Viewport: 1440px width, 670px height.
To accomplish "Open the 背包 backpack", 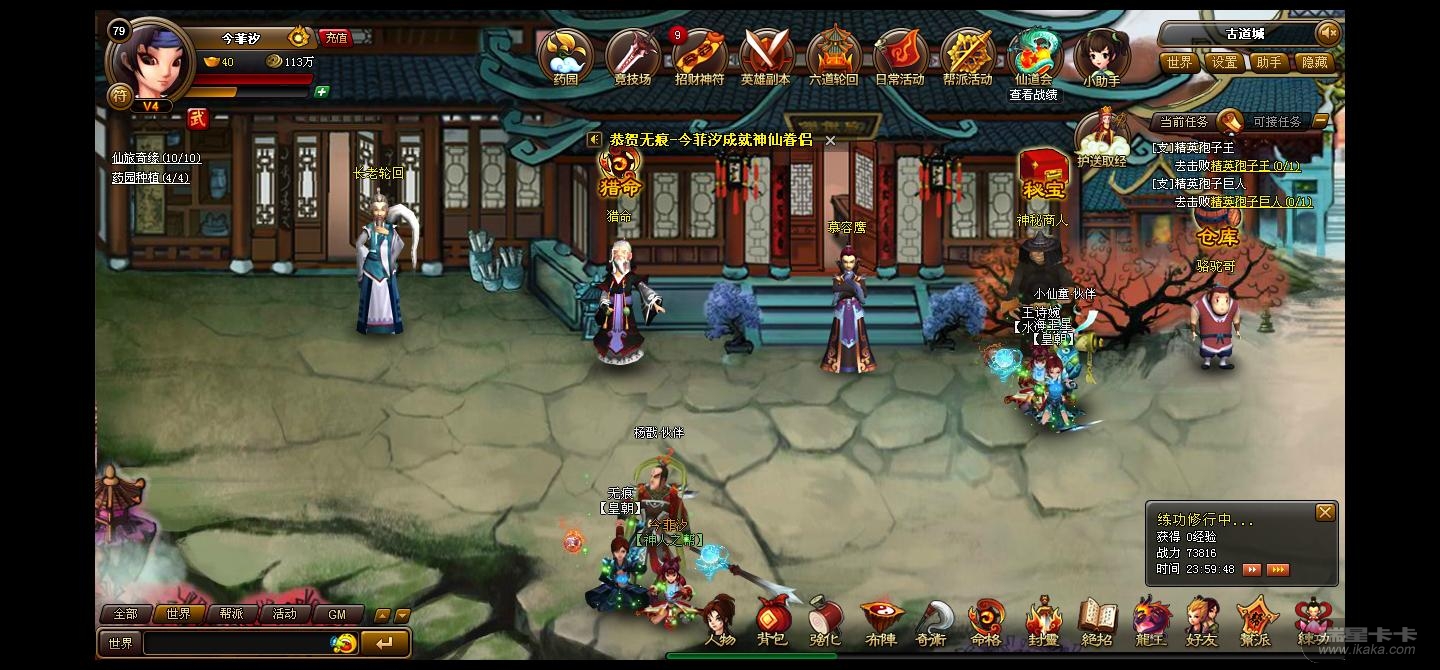I will (772, 622).
